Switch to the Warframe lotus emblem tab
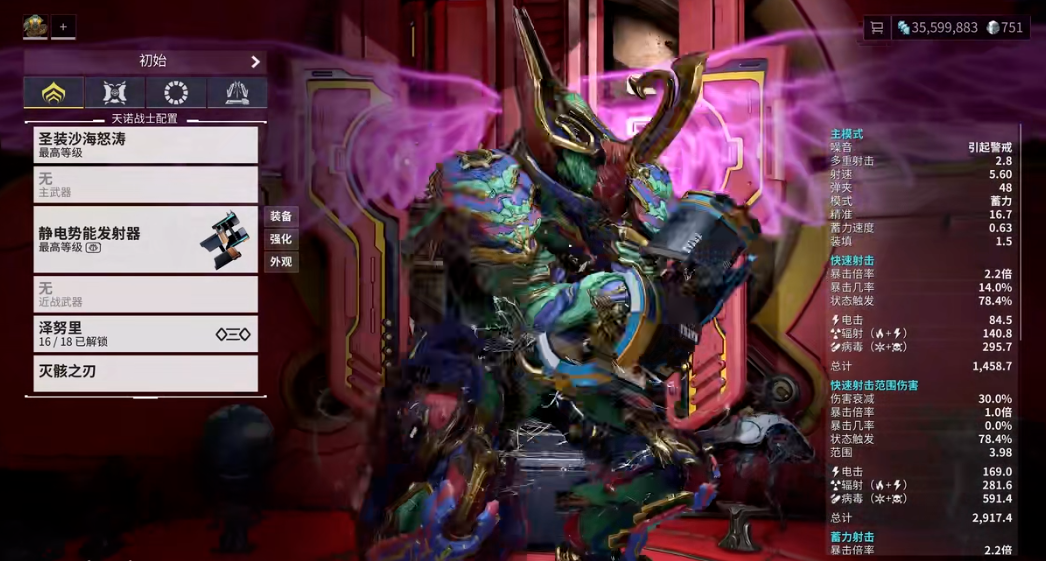Viewport: 1046px width, 561px height. point(54,94)
